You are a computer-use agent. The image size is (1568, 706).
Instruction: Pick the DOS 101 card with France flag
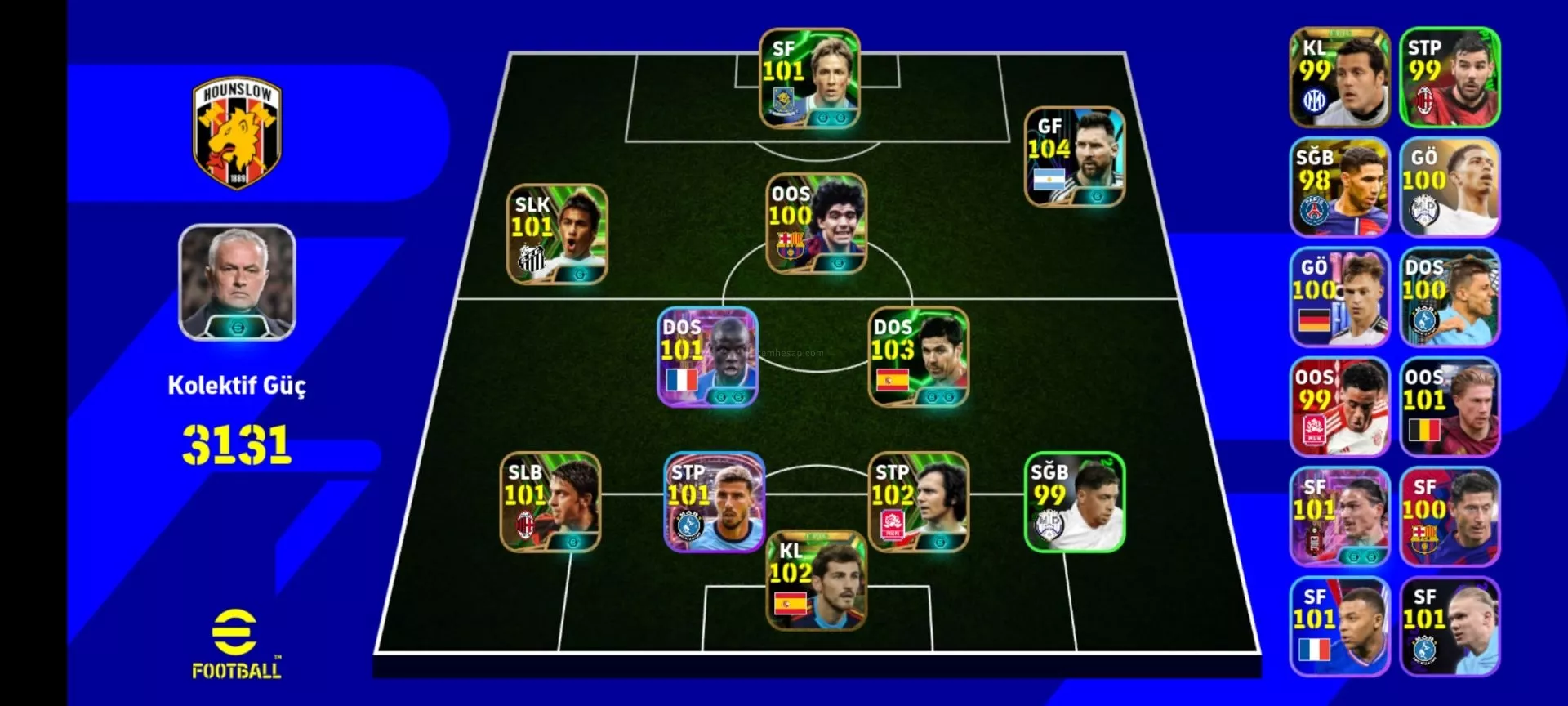(x=707, y=356)
